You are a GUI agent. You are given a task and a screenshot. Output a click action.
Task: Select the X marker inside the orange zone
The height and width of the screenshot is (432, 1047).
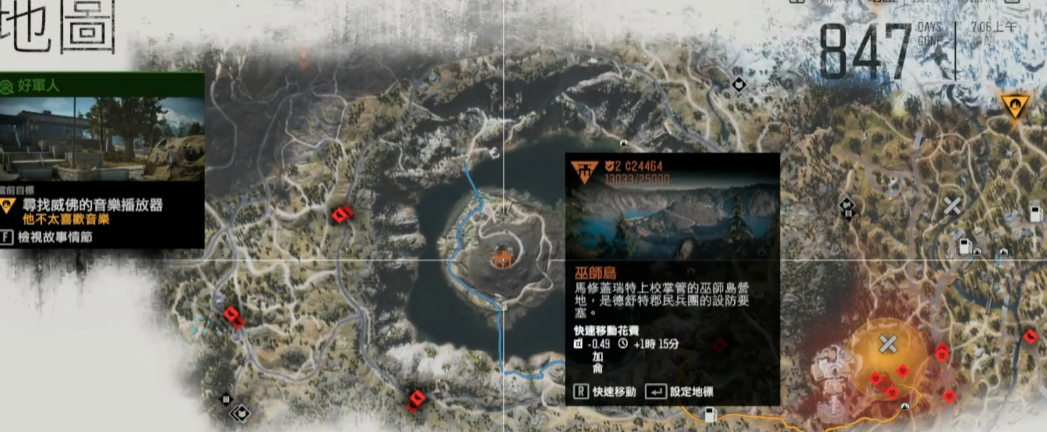[887, 344]
